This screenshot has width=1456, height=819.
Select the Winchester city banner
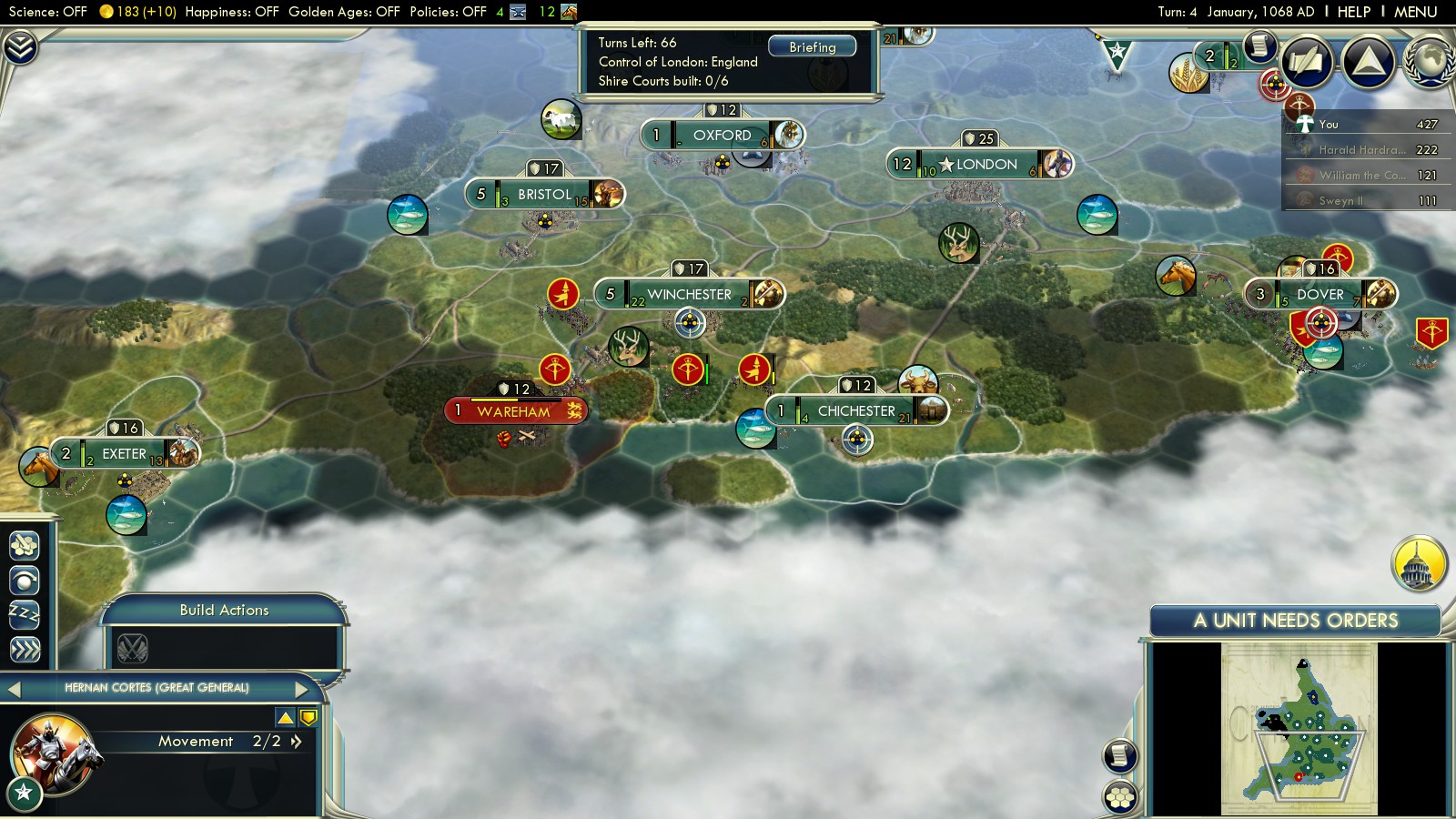pyautogui.click(x=689, y=294)
